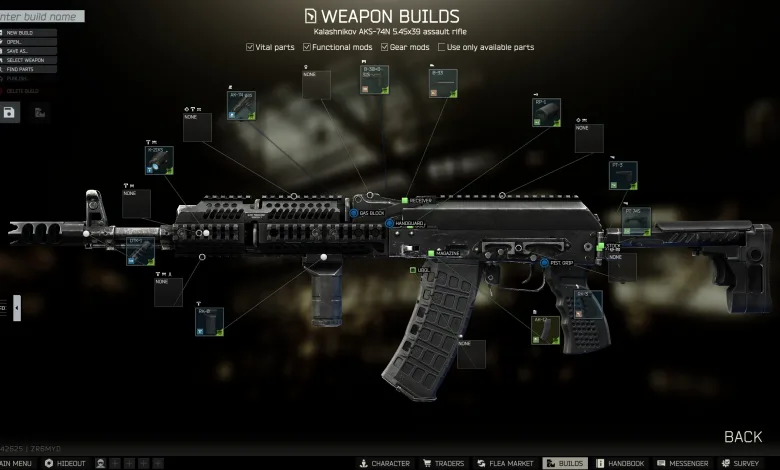The width and height of the screenshot is (780, 470).
Task: Click the build name input field
Action: [40, 16]
